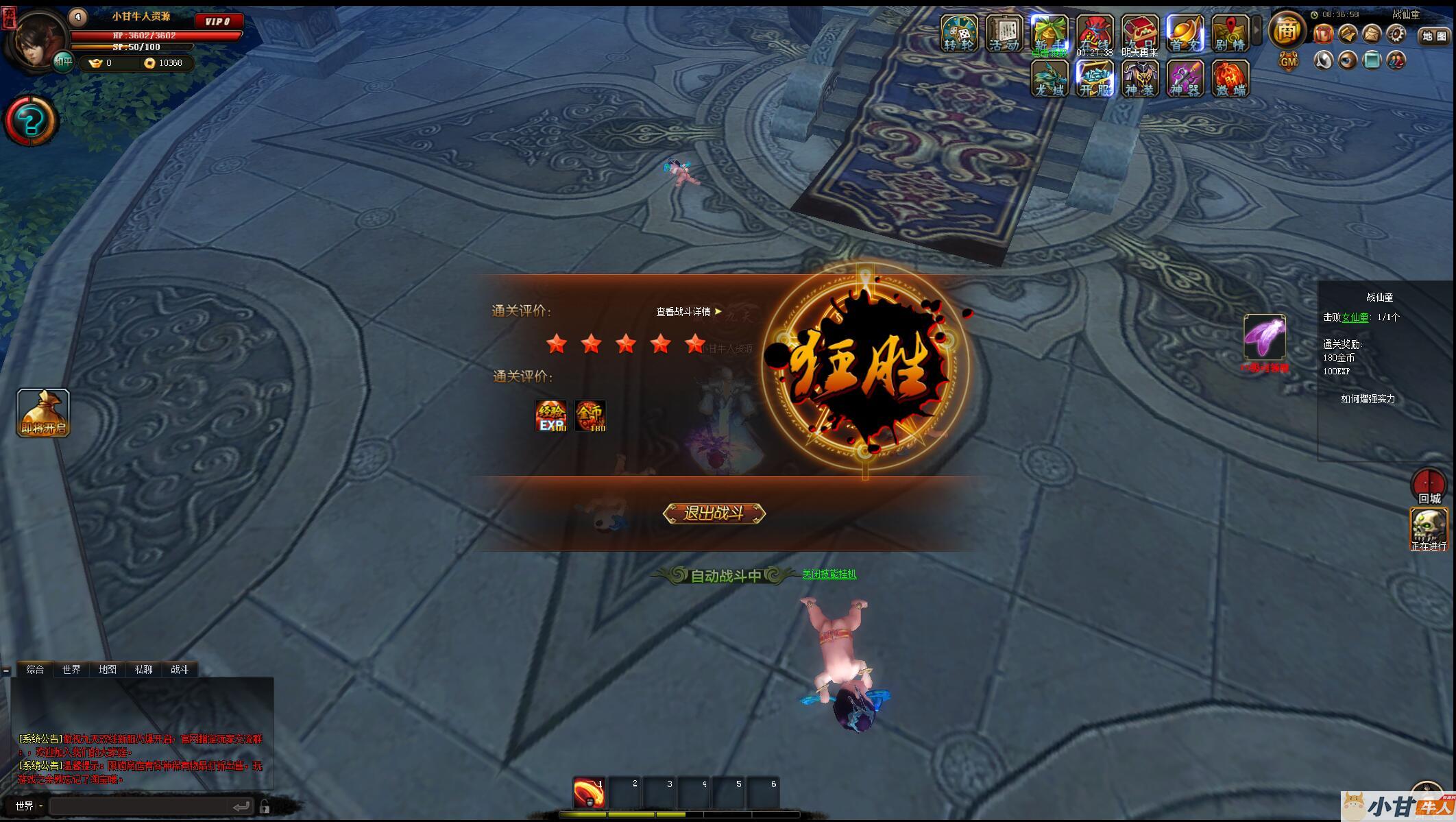Open the 活动 events scroll icon

pos(1004,33)
